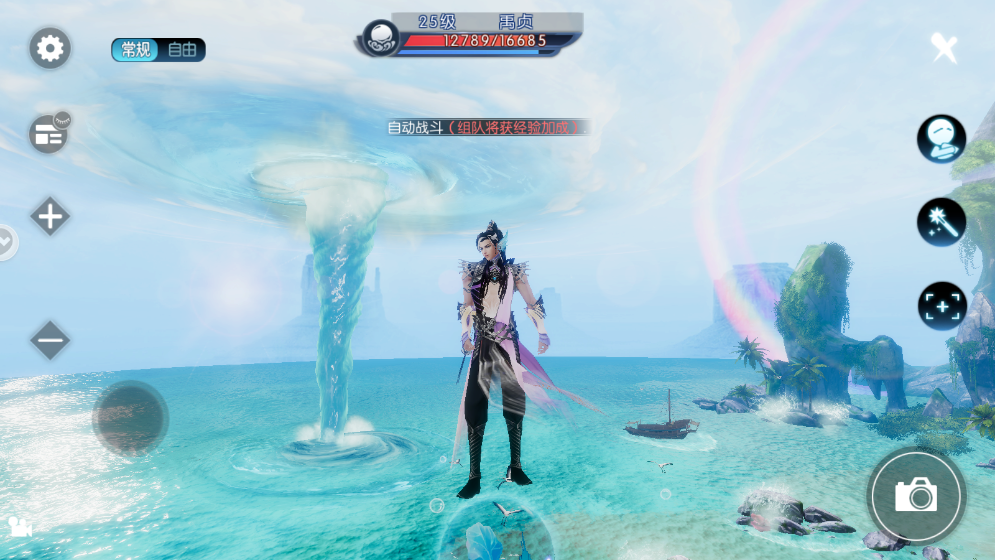This screenshot has width=995, height=560.
Task: Expand the left edge arrow tab
Action: (x=6, y=241)
